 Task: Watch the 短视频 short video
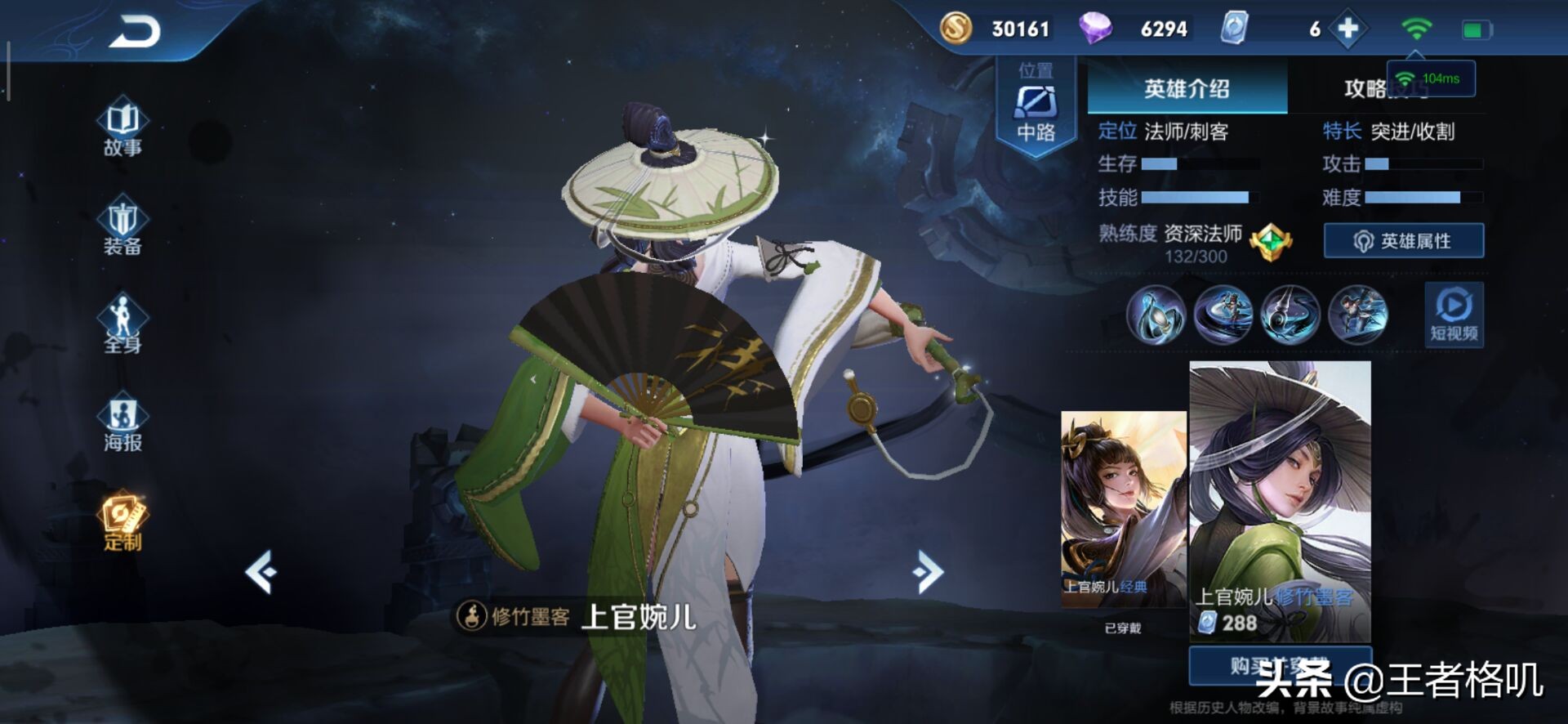1454,315
